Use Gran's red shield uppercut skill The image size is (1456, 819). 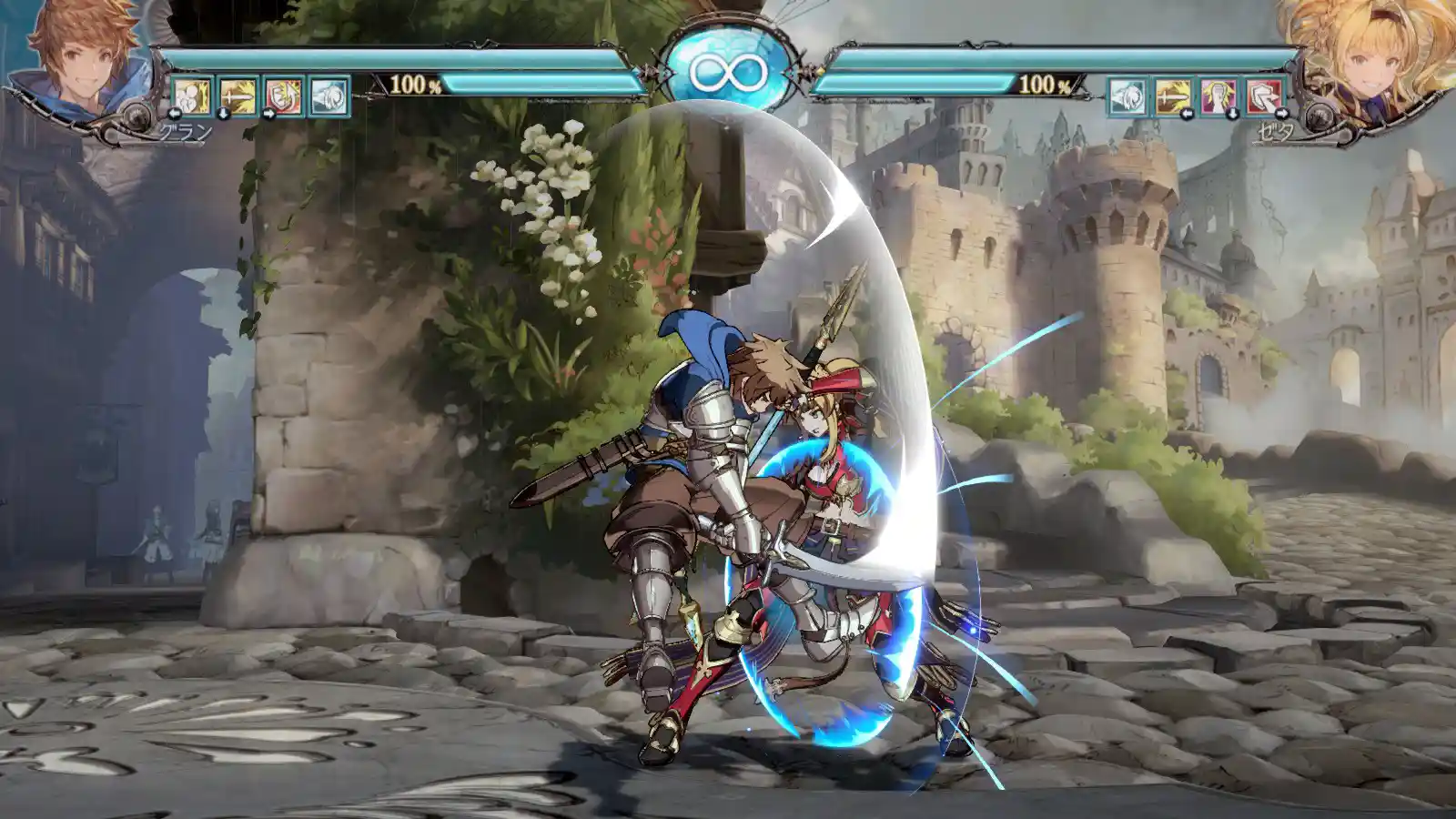(x=283, y=96)
